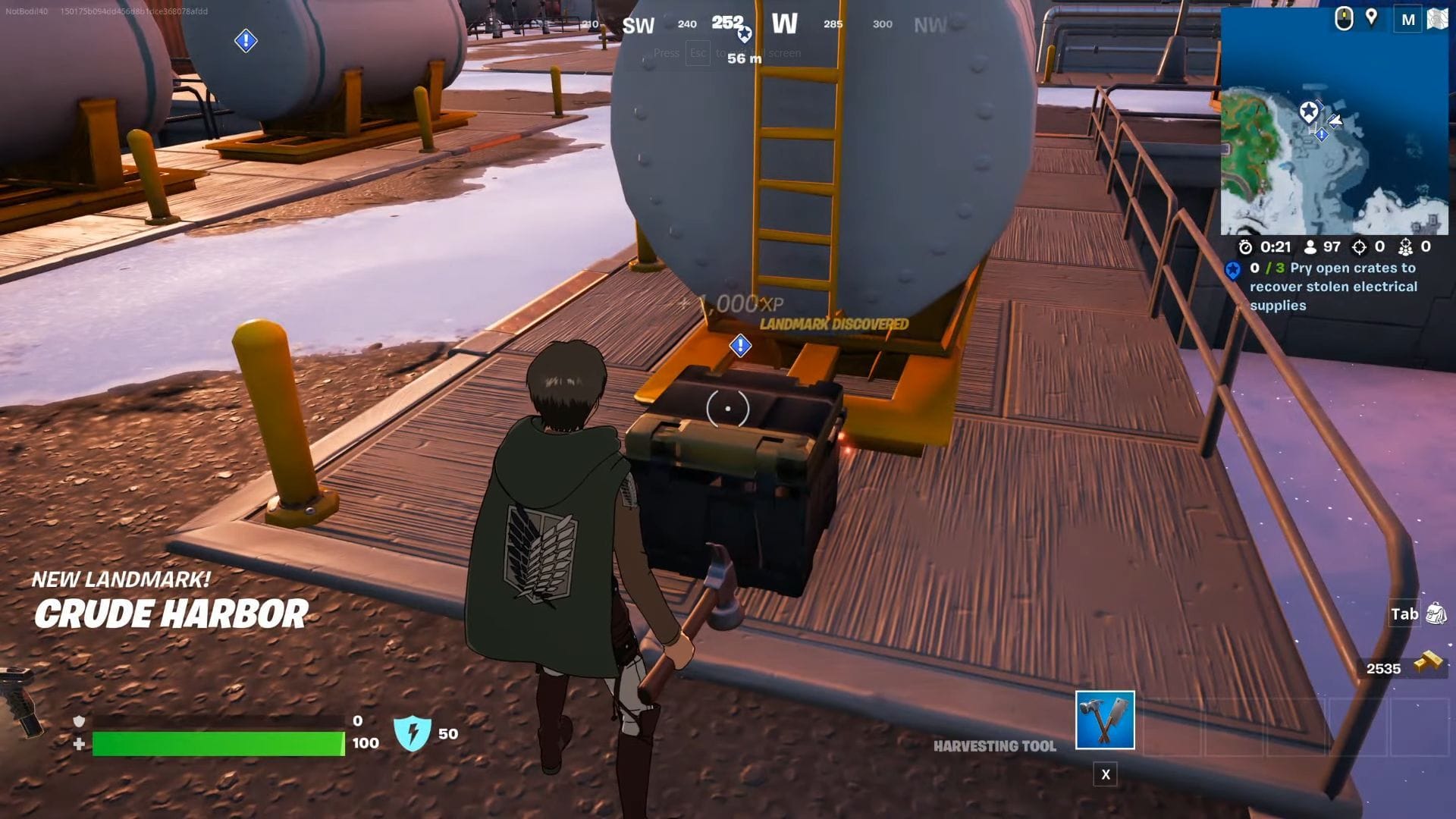Expand the M map view square

1408,19
